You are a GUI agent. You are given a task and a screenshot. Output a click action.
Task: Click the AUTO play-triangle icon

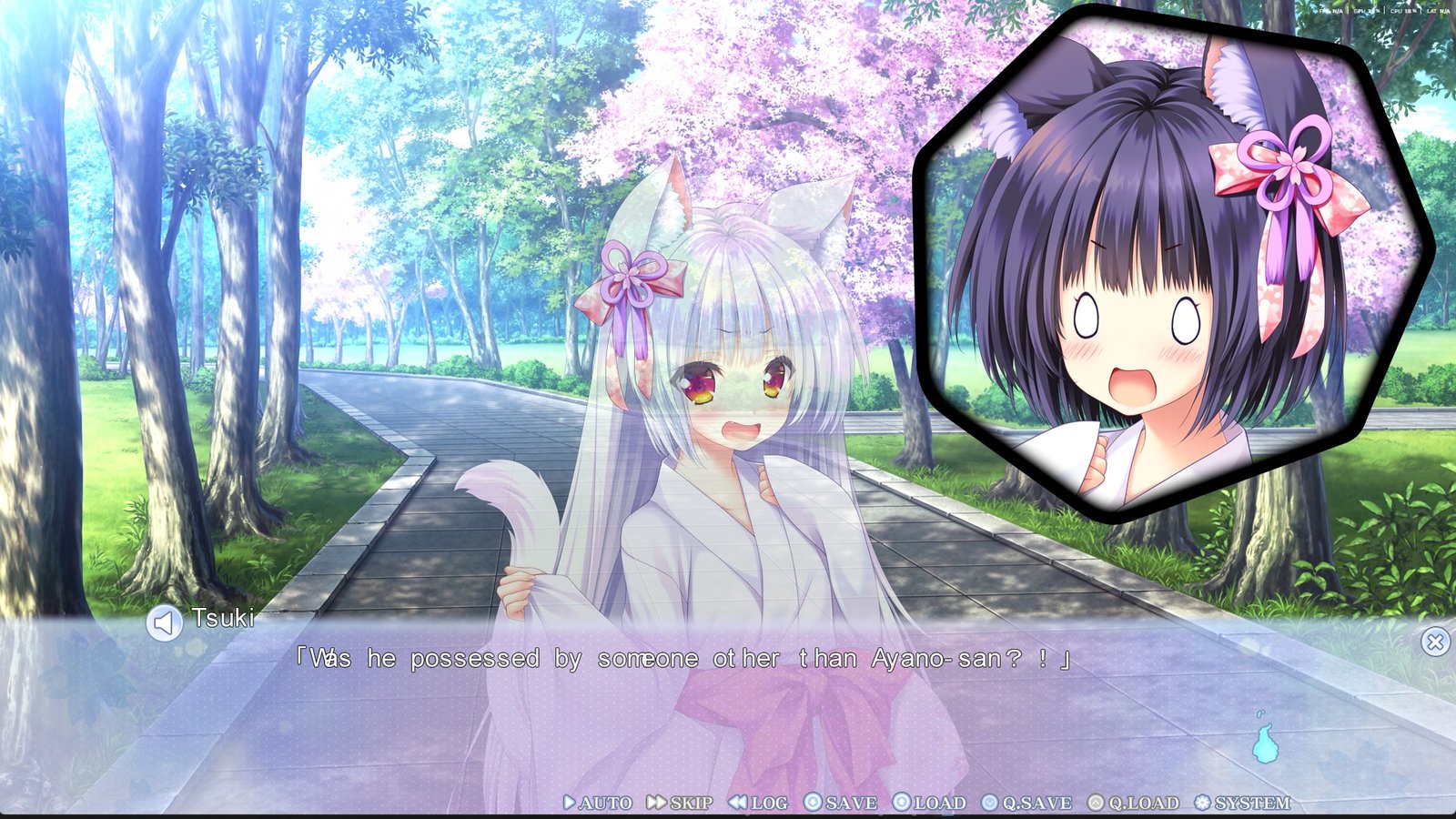click(x=567, y=804)
